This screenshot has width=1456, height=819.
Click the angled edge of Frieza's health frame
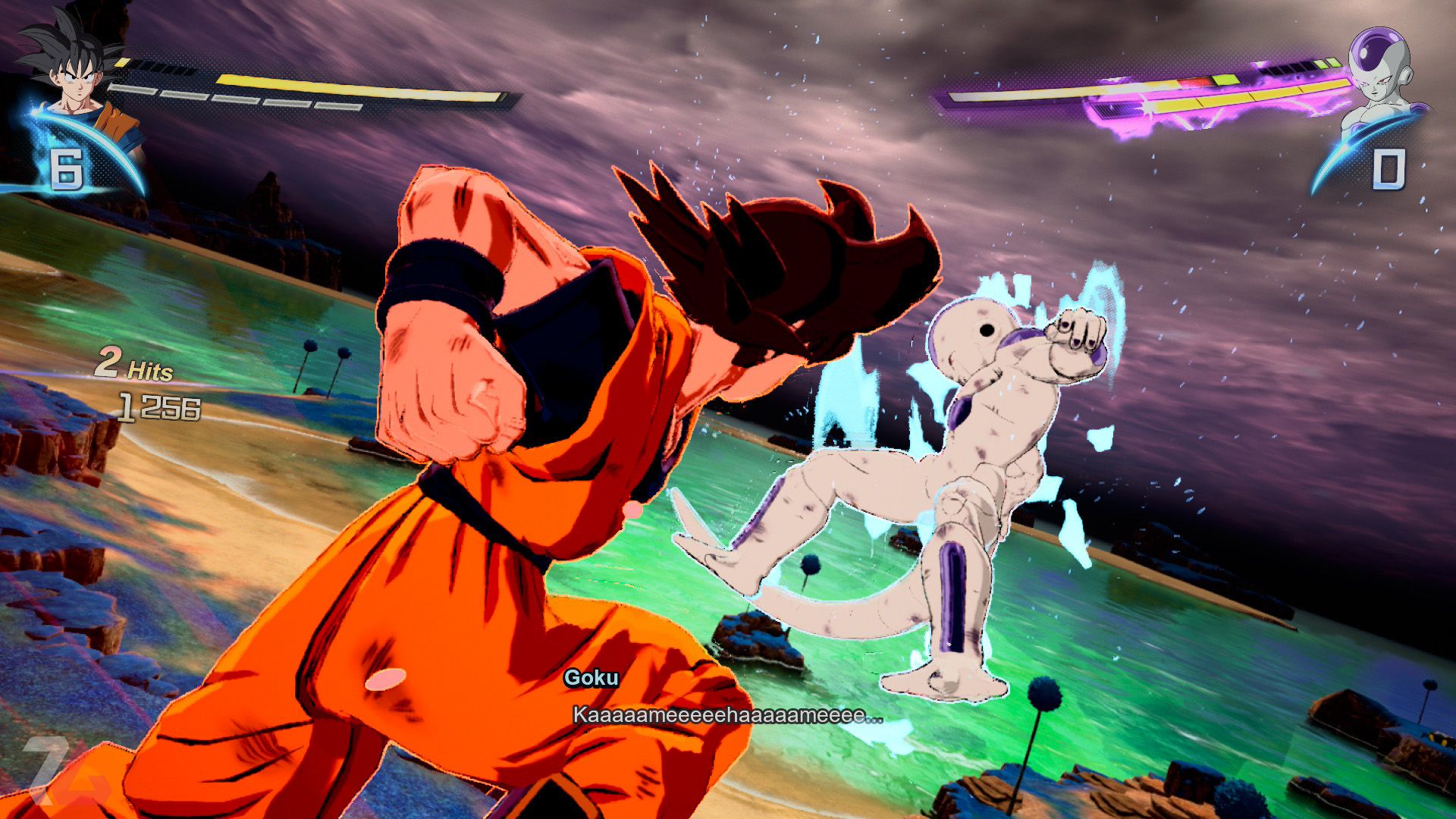[948, 95]
